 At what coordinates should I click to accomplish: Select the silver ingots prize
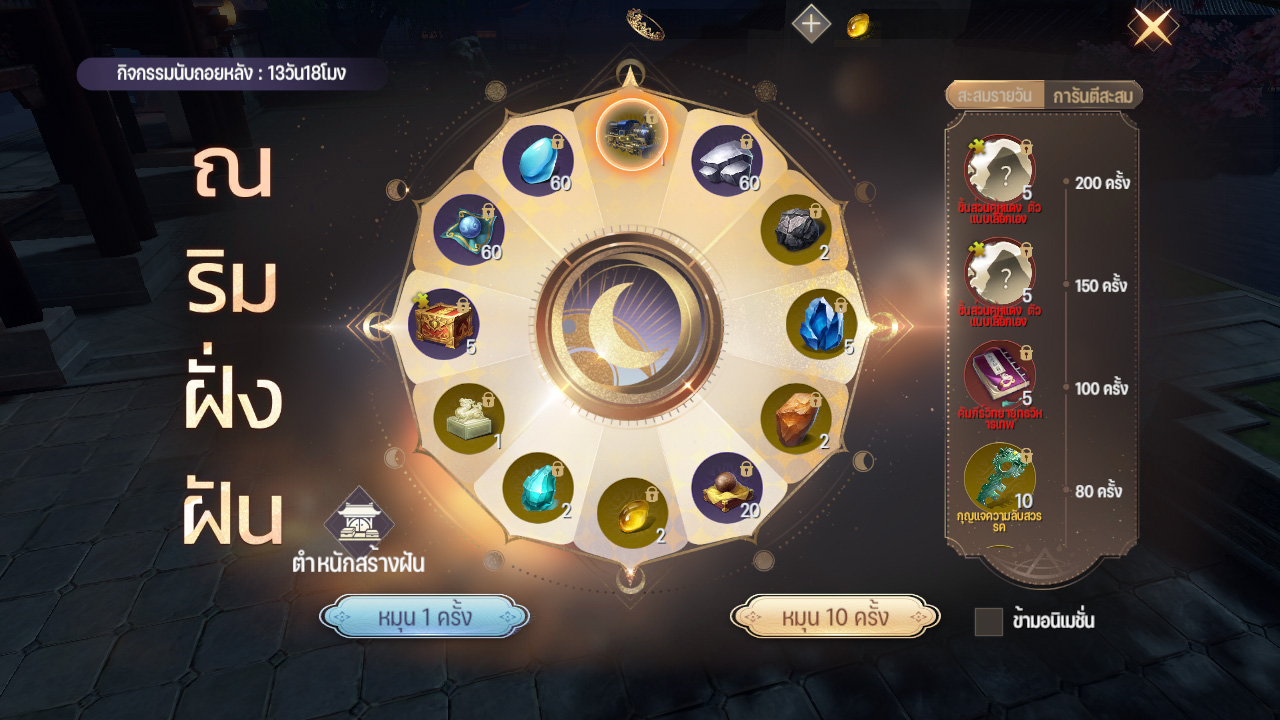coord(727,160)
